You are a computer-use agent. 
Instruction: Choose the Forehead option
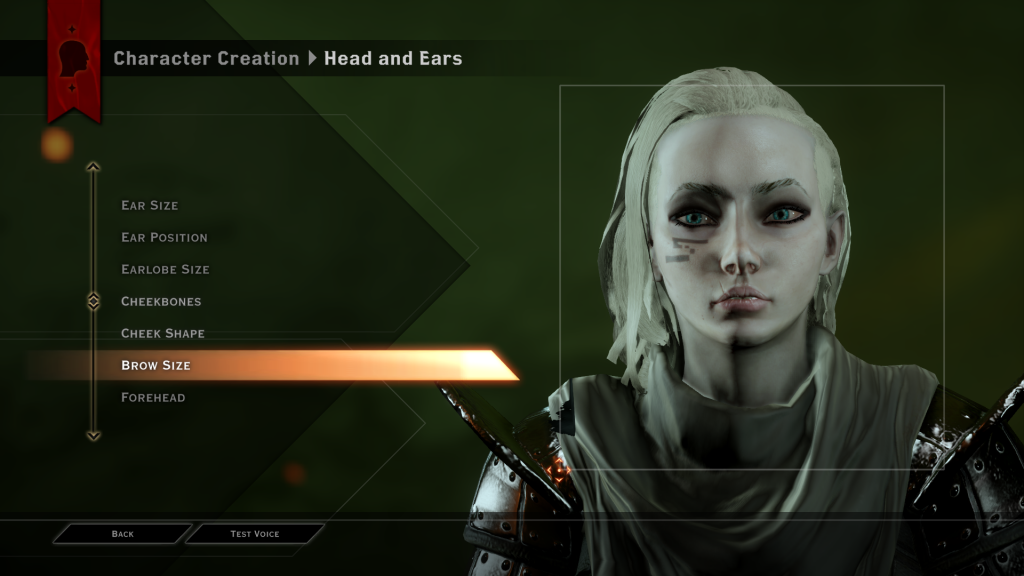coord(153,397)
